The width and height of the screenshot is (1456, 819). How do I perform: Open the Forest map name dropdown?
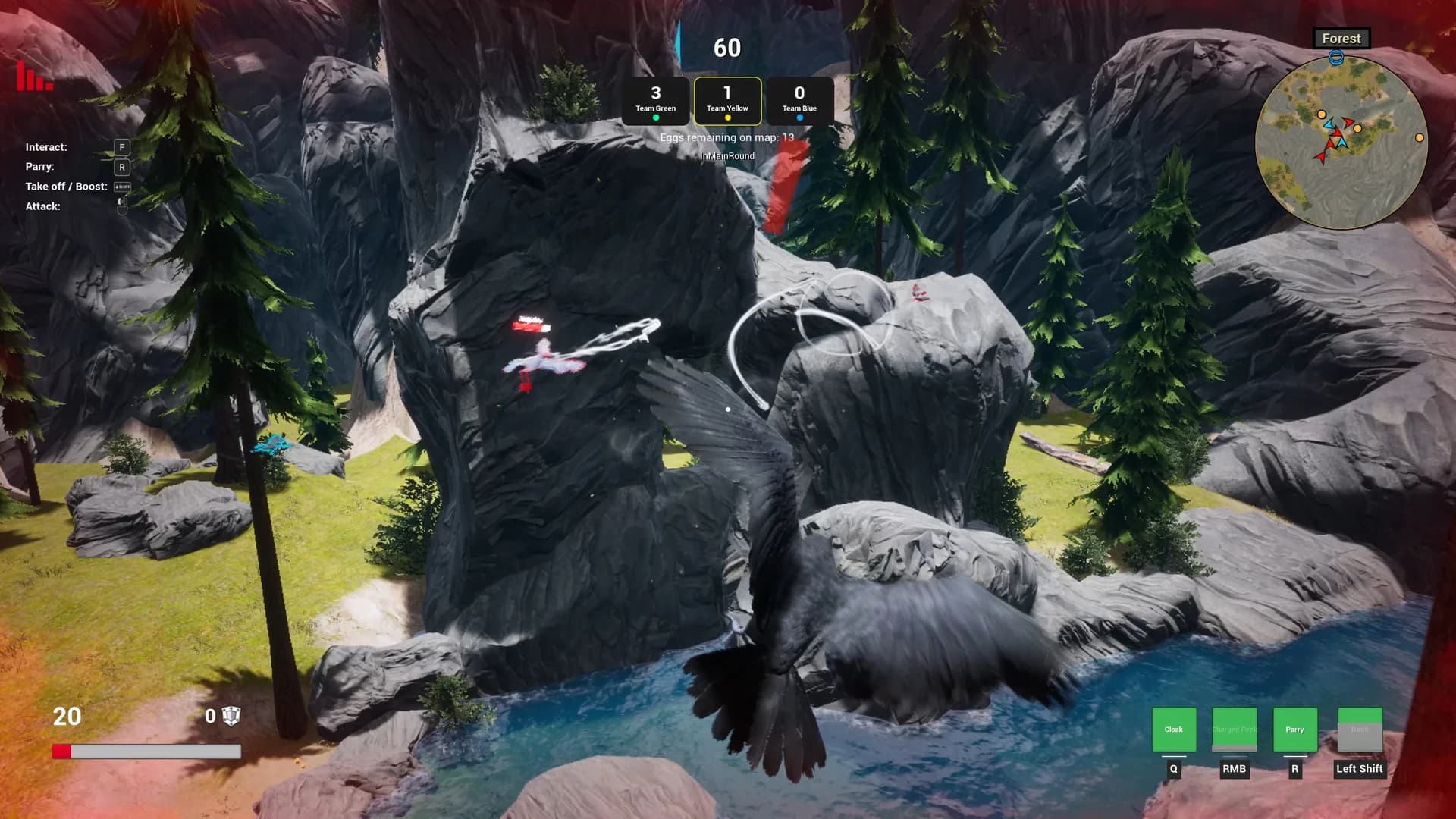point(1341,38)
